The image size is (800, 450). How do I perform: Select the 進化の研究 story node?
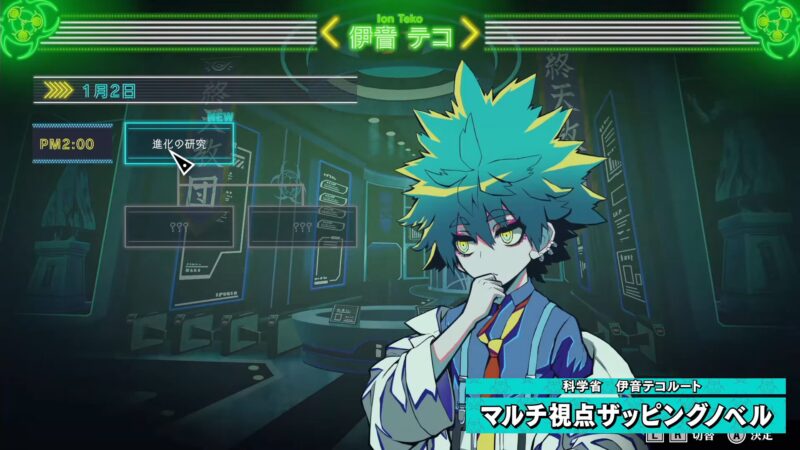point(179,143)
